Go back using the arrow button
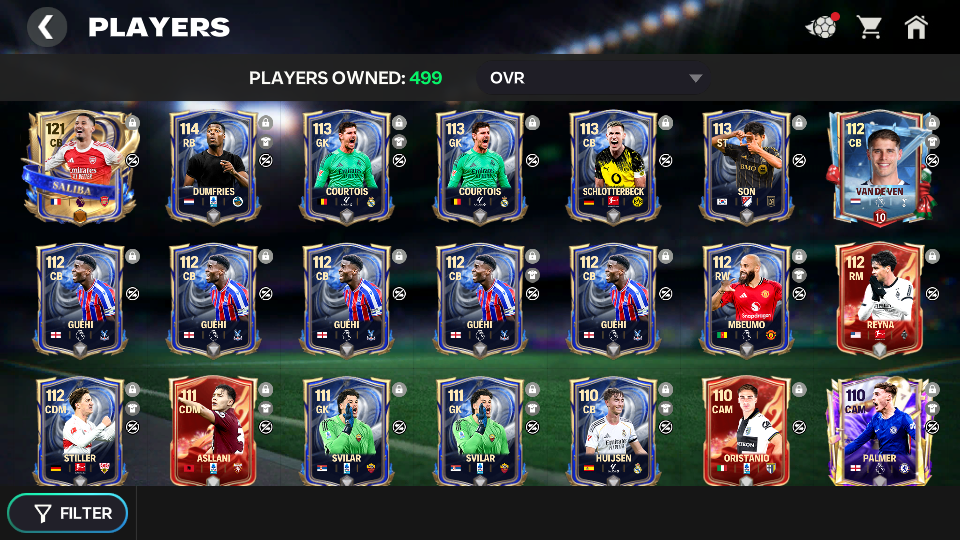960x540 pixels. point(46,27)
